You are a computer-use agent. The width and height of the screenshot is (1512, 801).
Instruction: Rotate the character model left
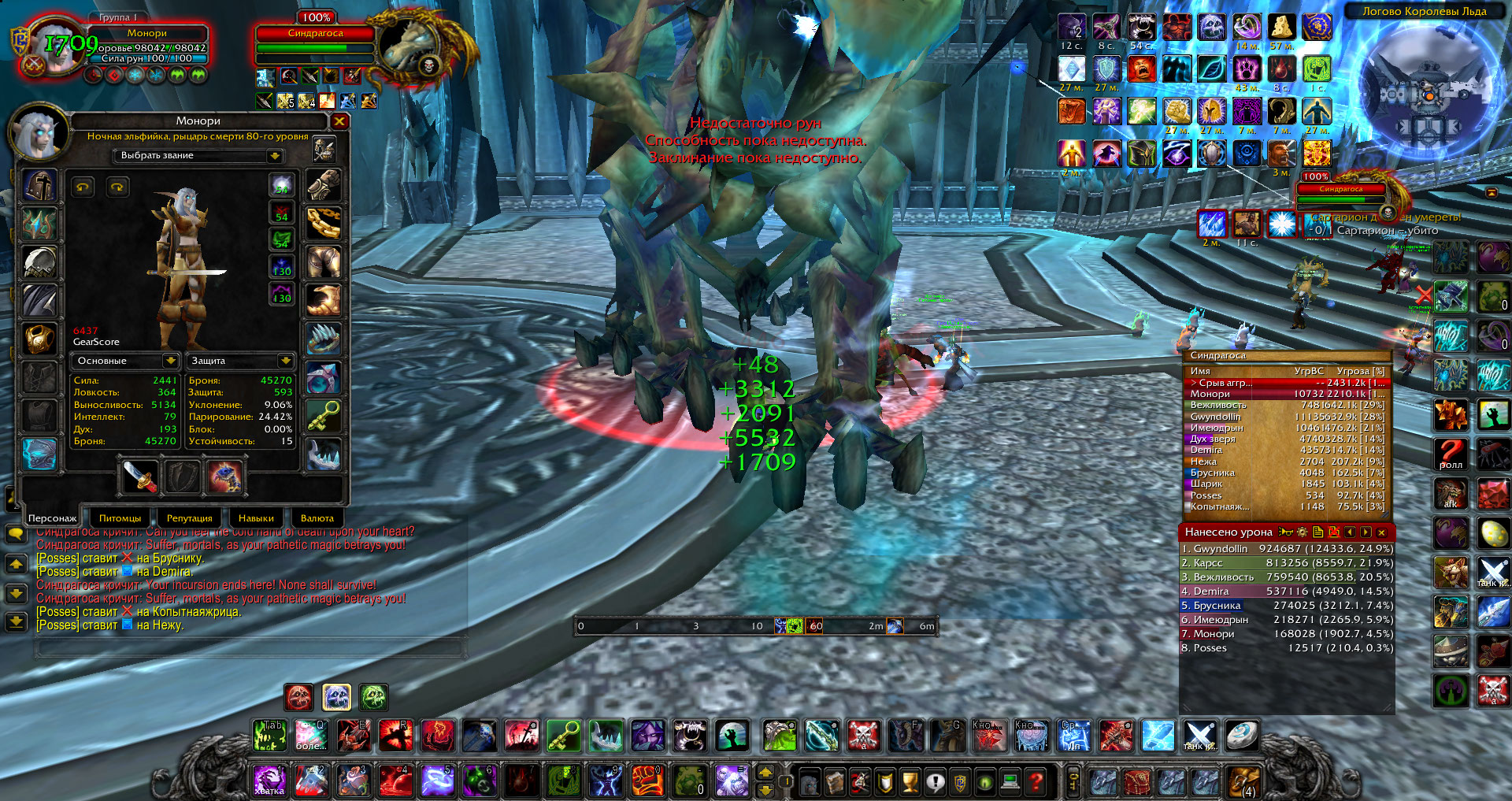pyautogui.click(x=83, y=187)
